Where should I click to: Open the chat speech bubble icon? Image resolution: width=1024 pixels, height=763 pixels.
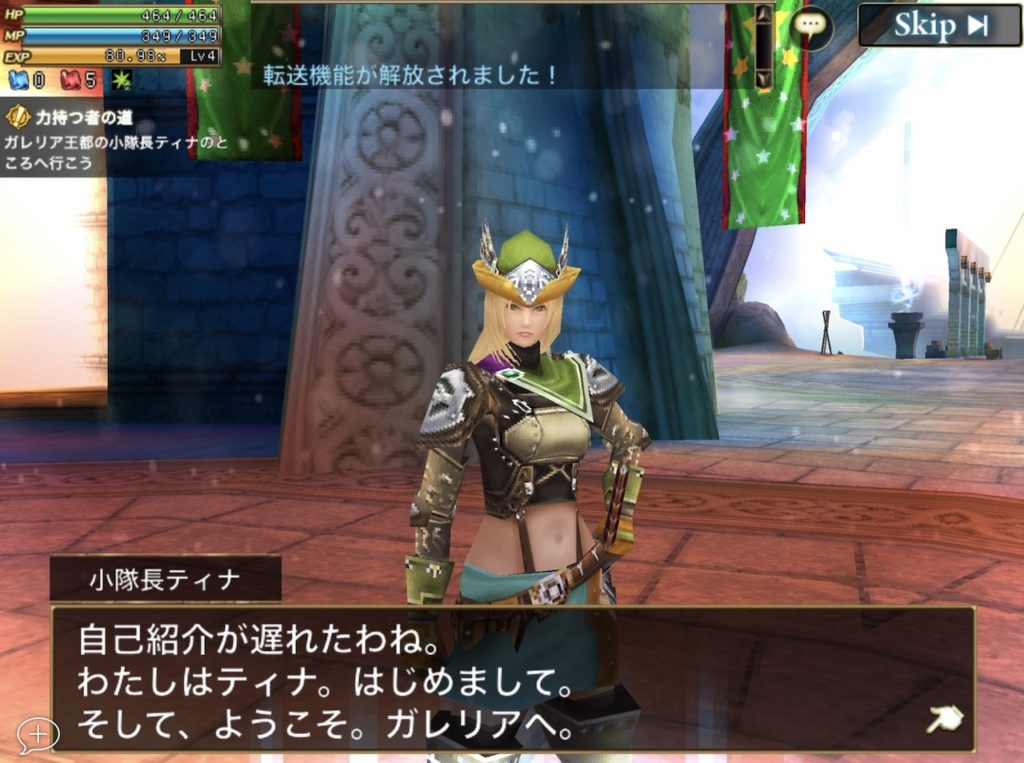coord(811,28)
